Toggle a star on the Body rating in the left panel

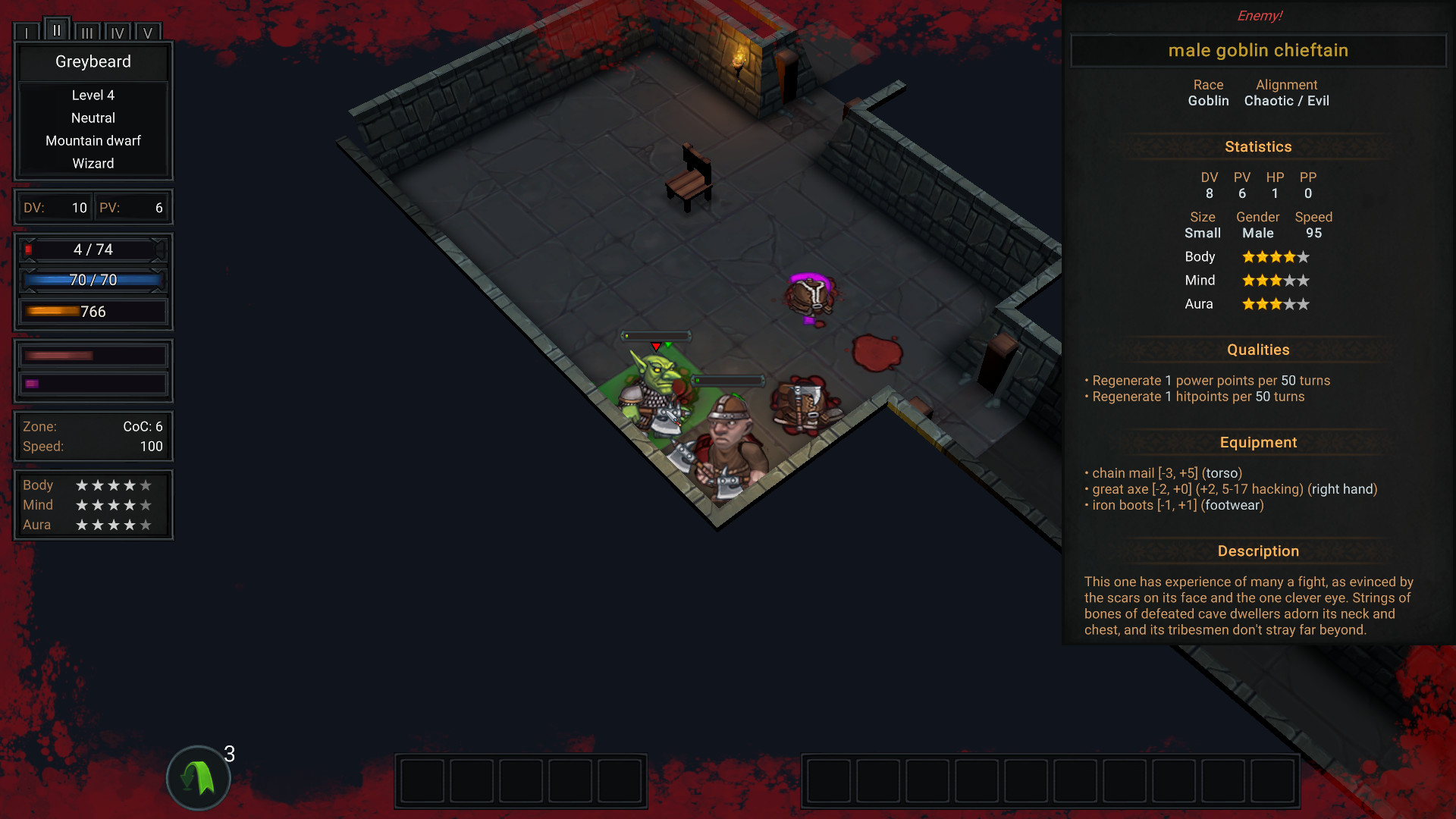pos(112,485)
